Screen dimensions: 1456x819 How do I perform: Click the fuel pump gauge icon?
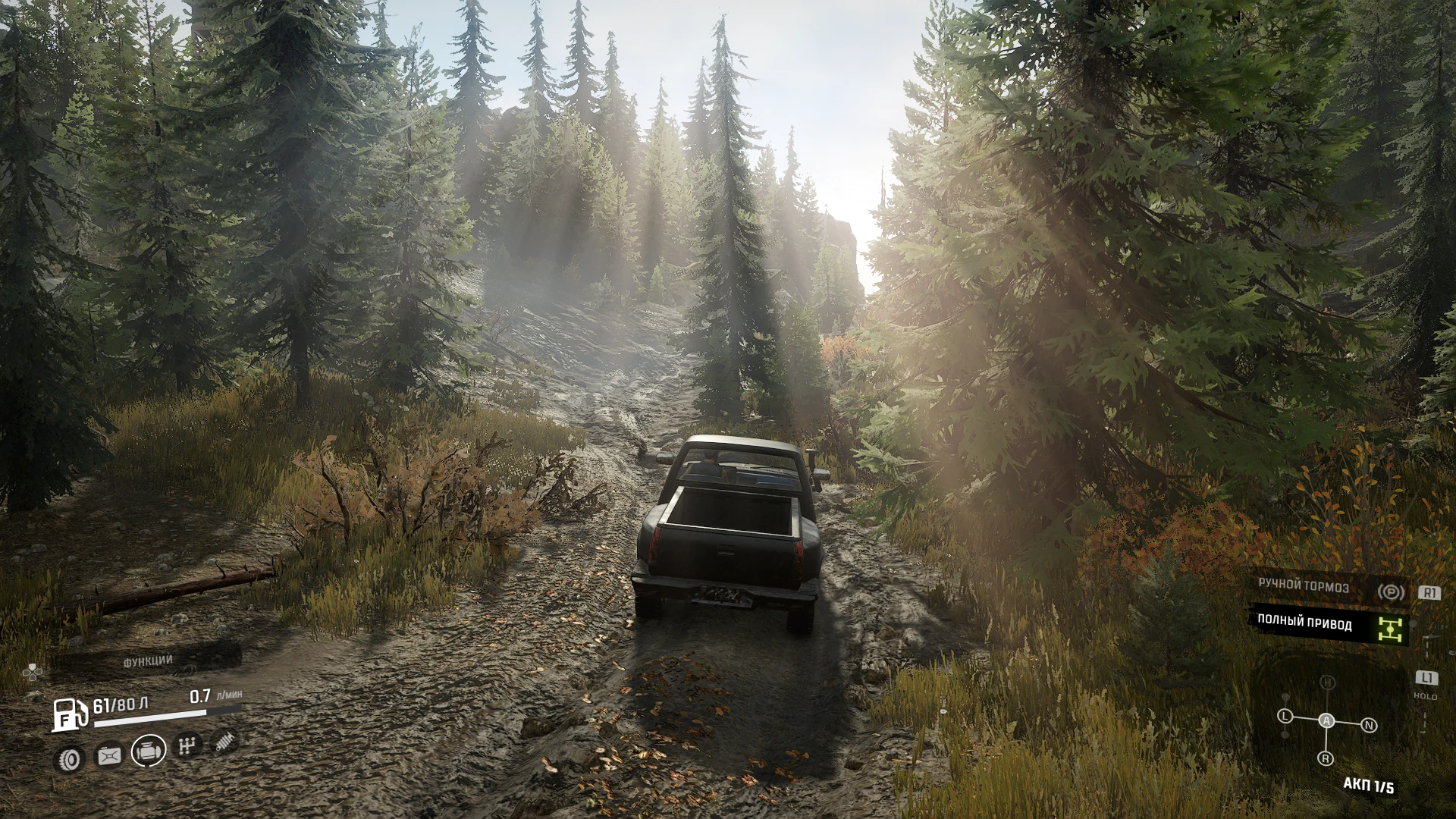(x=70, y=714)
